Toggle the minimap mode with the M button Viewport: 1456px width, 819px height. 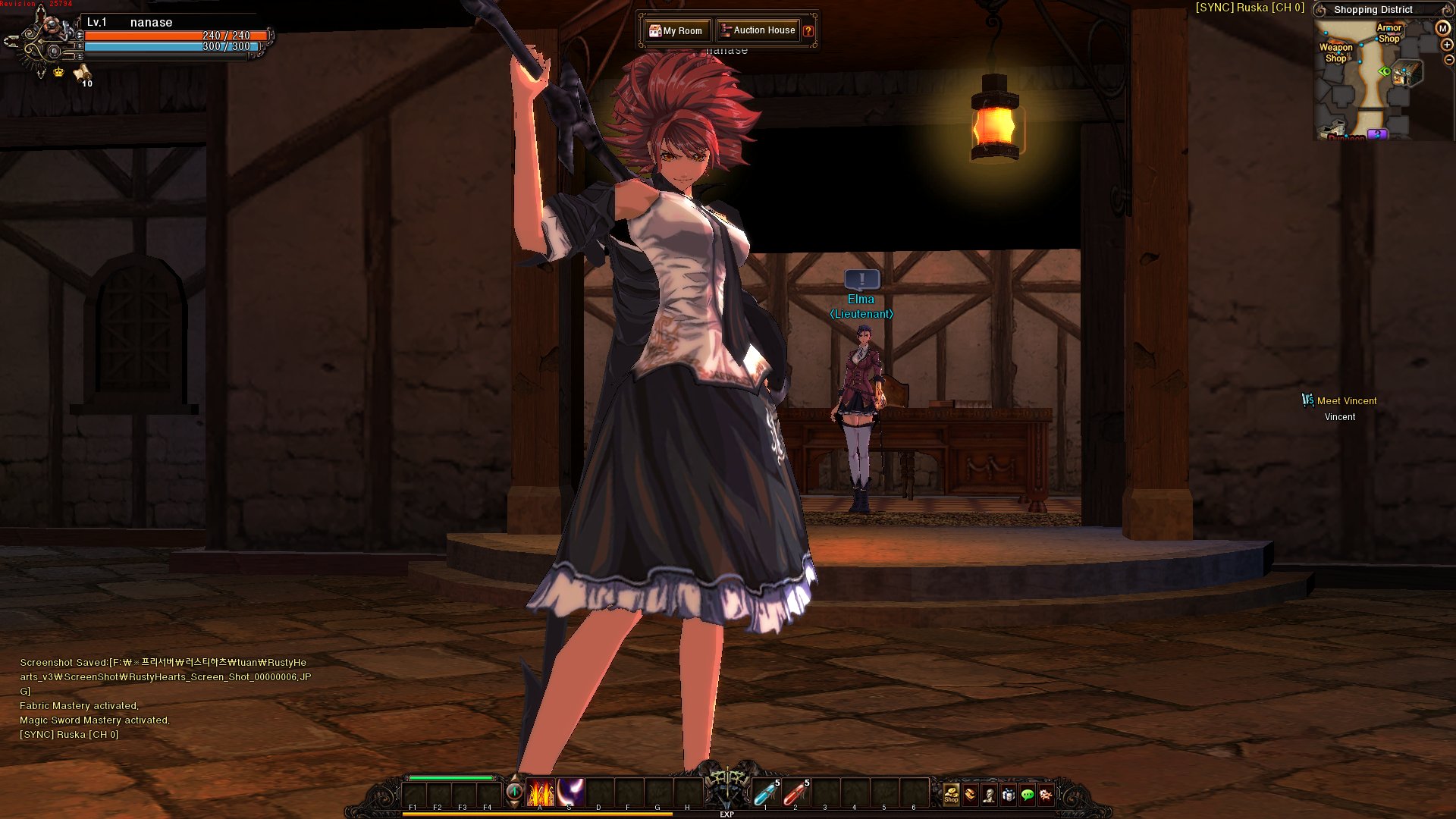[x=1442, y=29]
